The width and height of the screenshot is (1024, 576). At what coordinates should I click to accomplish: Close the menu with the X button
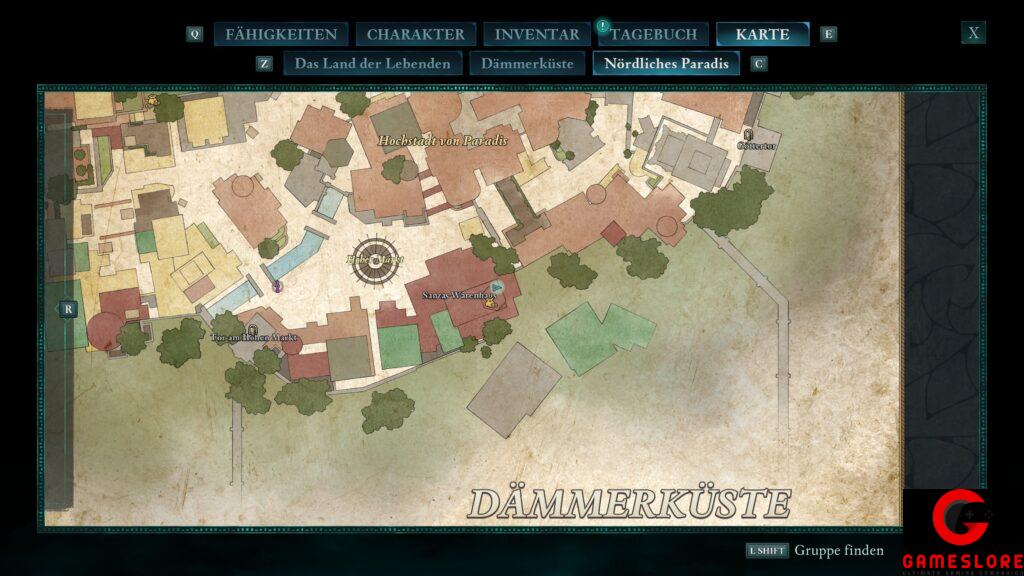(x=973, y=33)
